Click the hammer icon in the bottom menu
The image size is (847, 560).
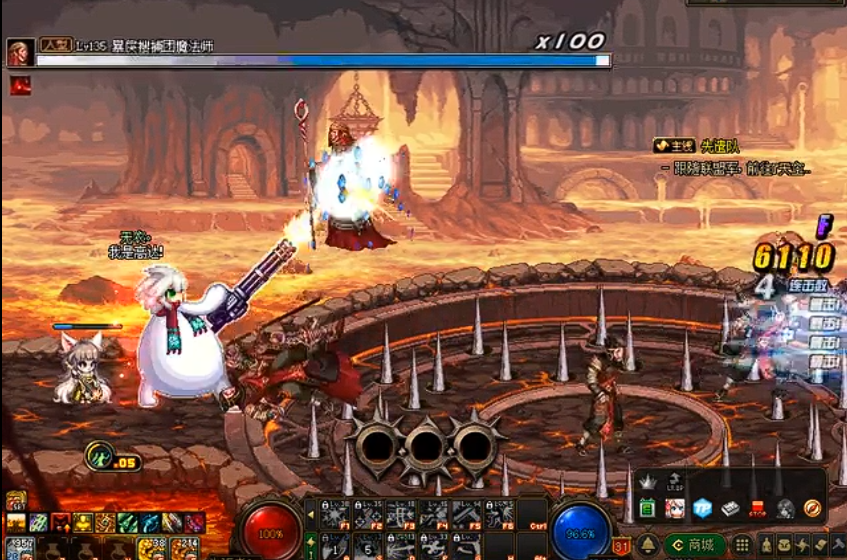[x=838, y=545]
